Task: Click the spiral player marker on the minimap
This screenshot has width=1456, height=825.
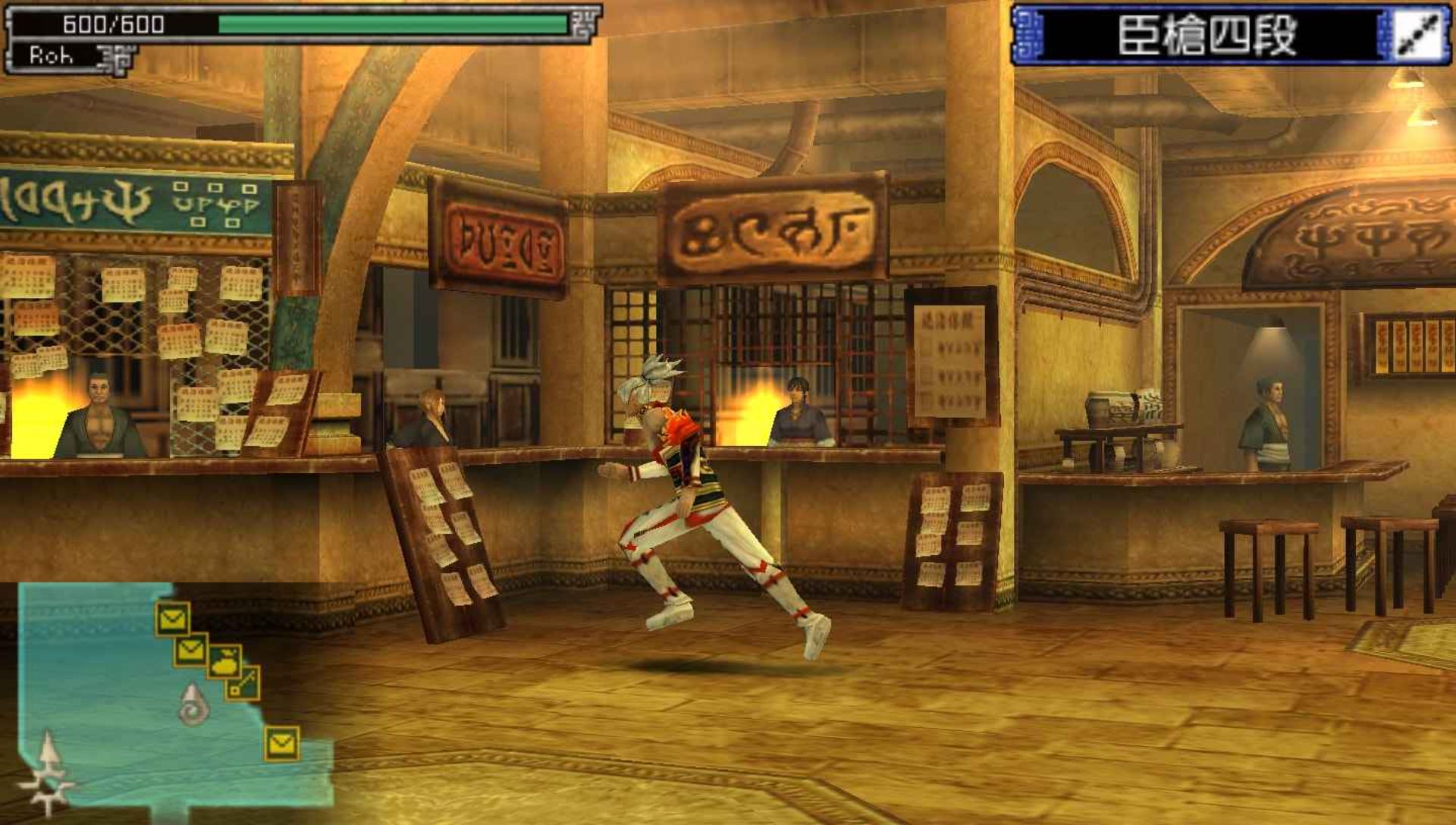Action: click(x=193, y=704)
